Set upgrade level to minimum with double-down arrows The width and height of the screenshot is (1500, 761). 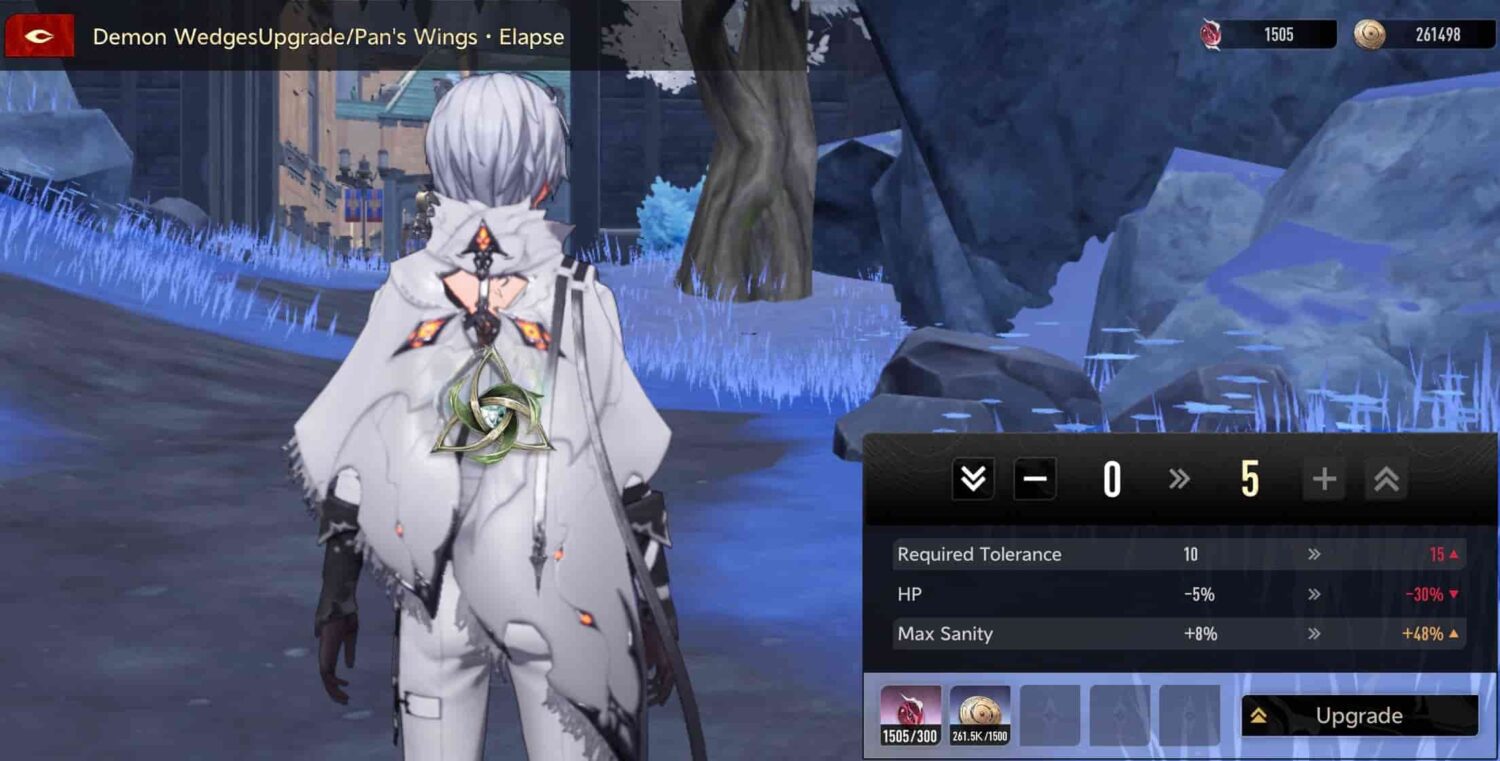[x=970, y=478]
